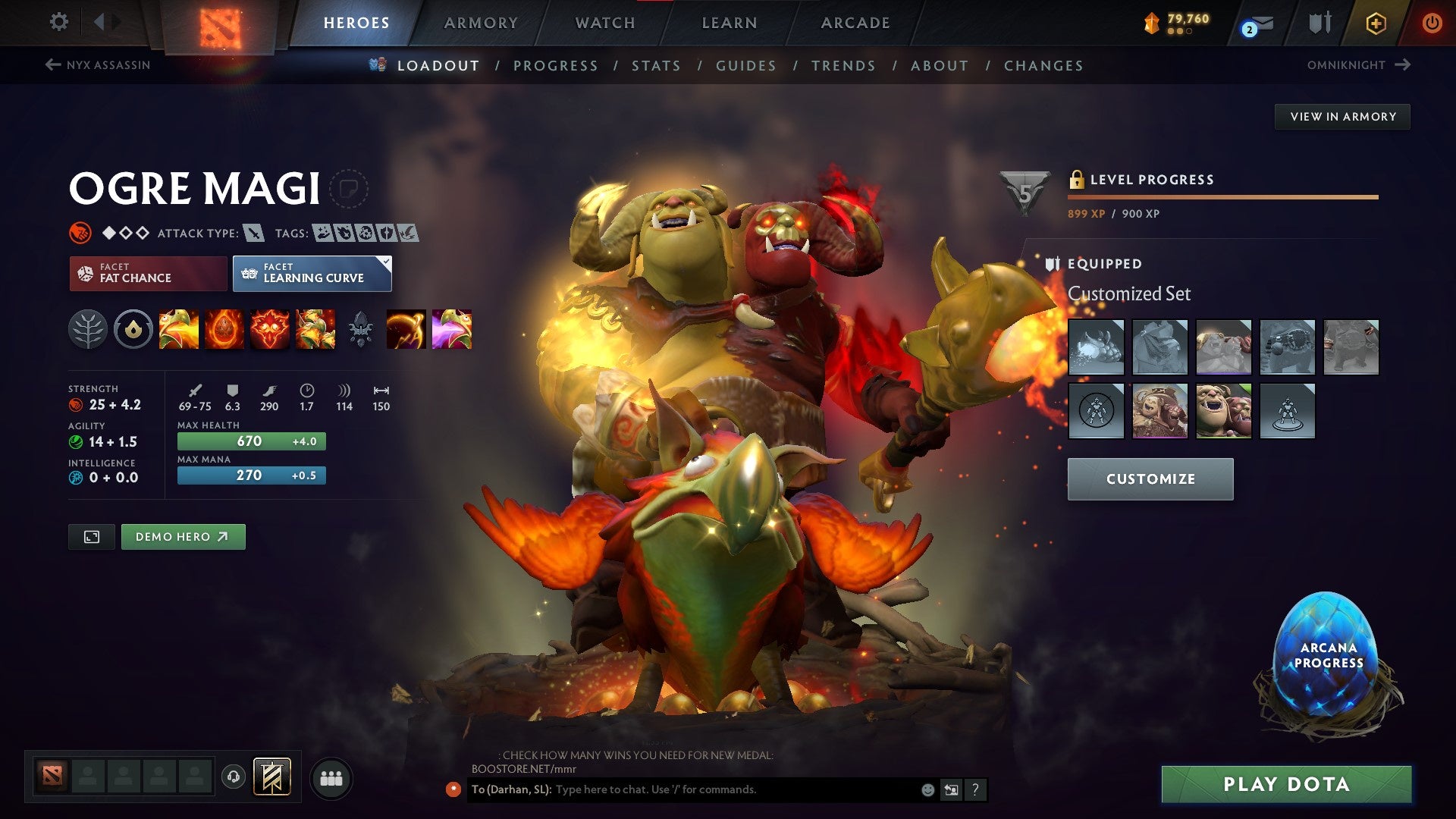
Task: Click the chat input field
Action: (x=720, y=789)
